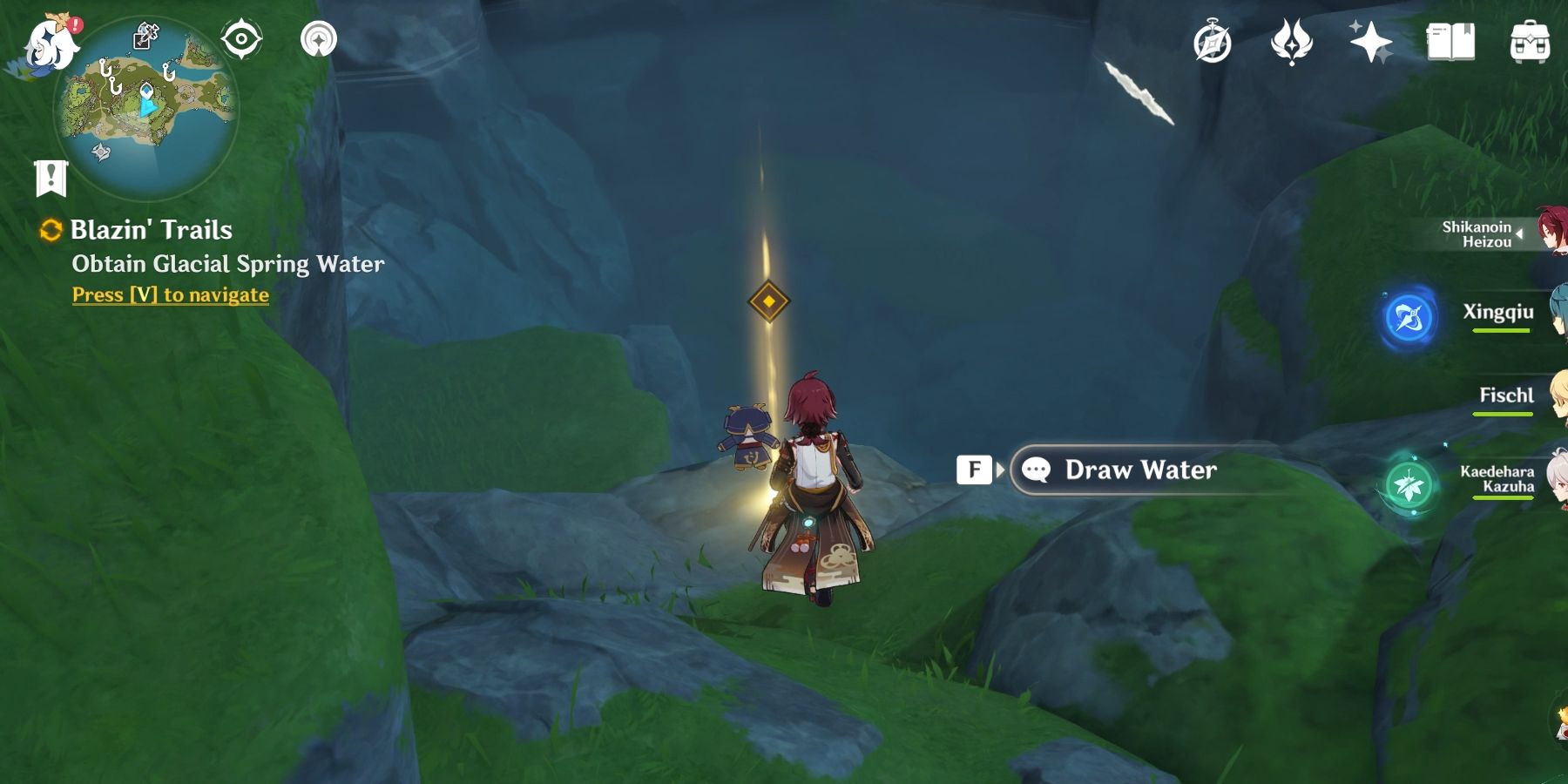Screen dimensions: 1568x784
Task: Click the eye-shaped vision icon near the minimap
Action: click(241, 38)
